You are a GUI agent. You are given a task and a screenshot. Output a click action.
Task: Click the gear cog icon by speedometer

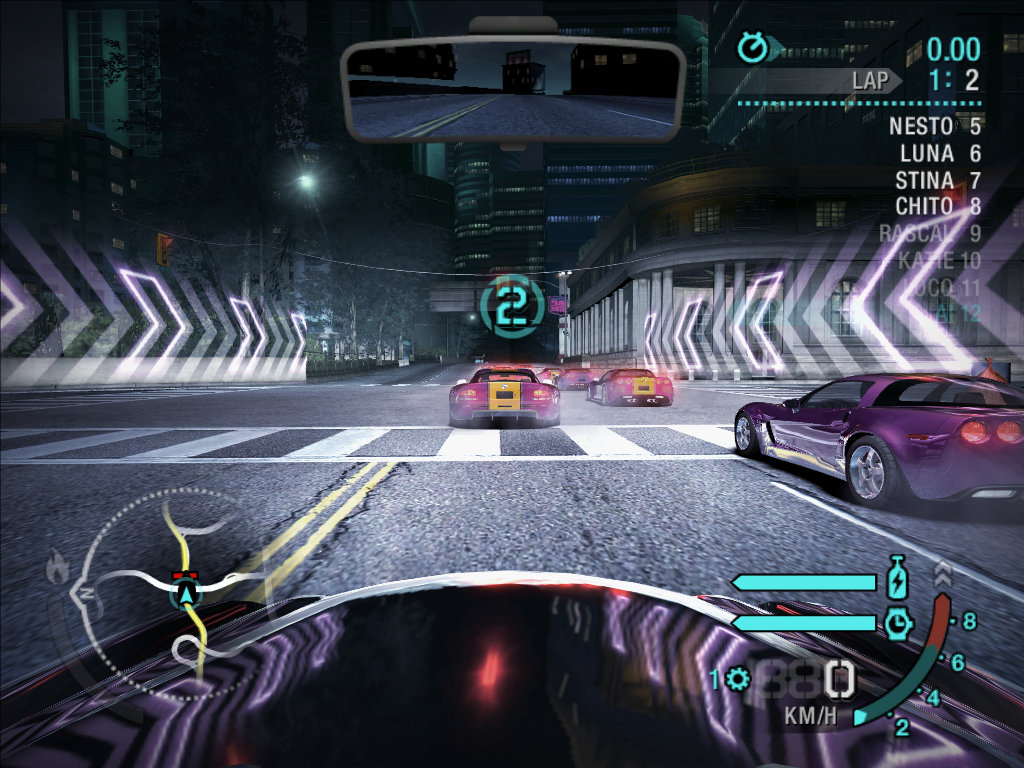click(739, 679)
